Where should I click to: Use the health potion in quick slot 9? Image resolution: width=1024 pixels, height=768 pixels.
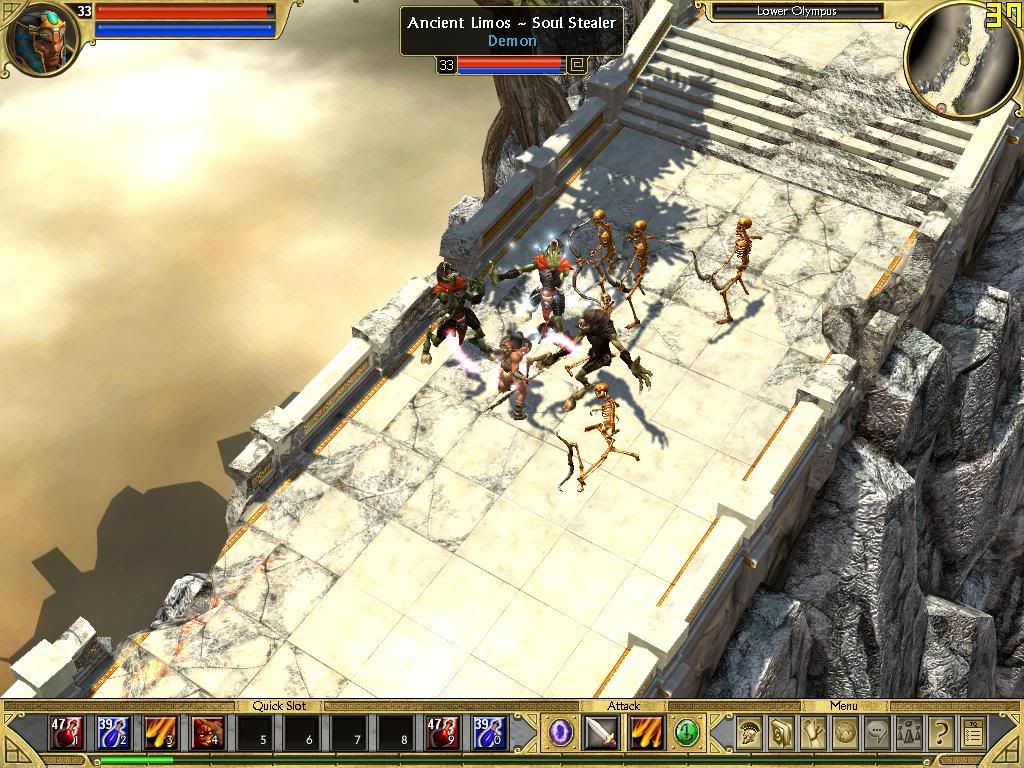pyautogui.click(x=442, y=733)
